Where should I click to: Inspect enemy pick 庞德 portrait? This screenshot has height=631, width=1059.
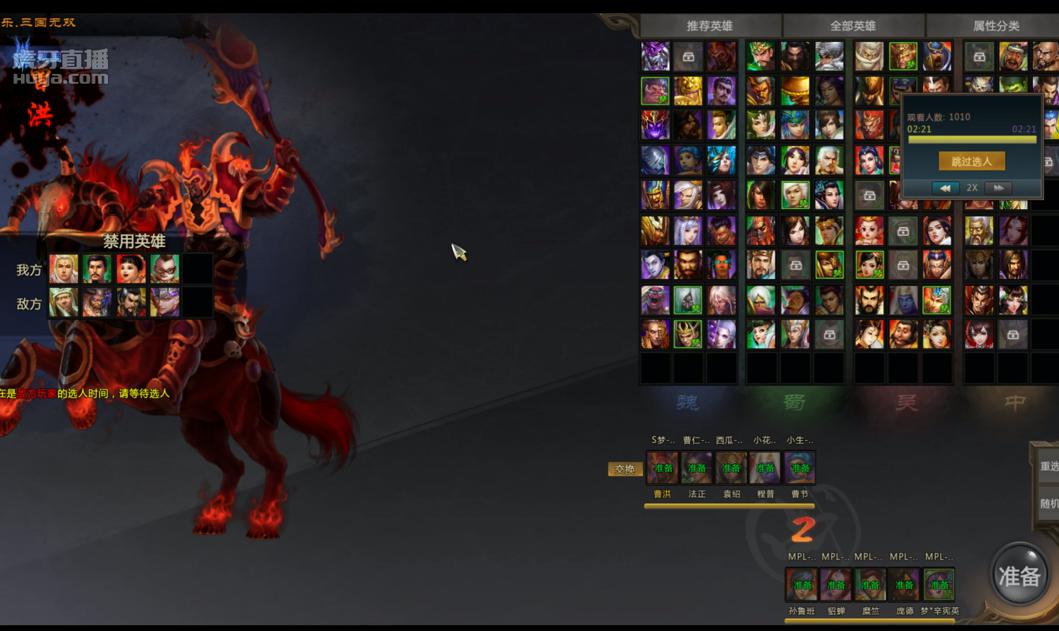pyautogui.click(x=904, y=585)
